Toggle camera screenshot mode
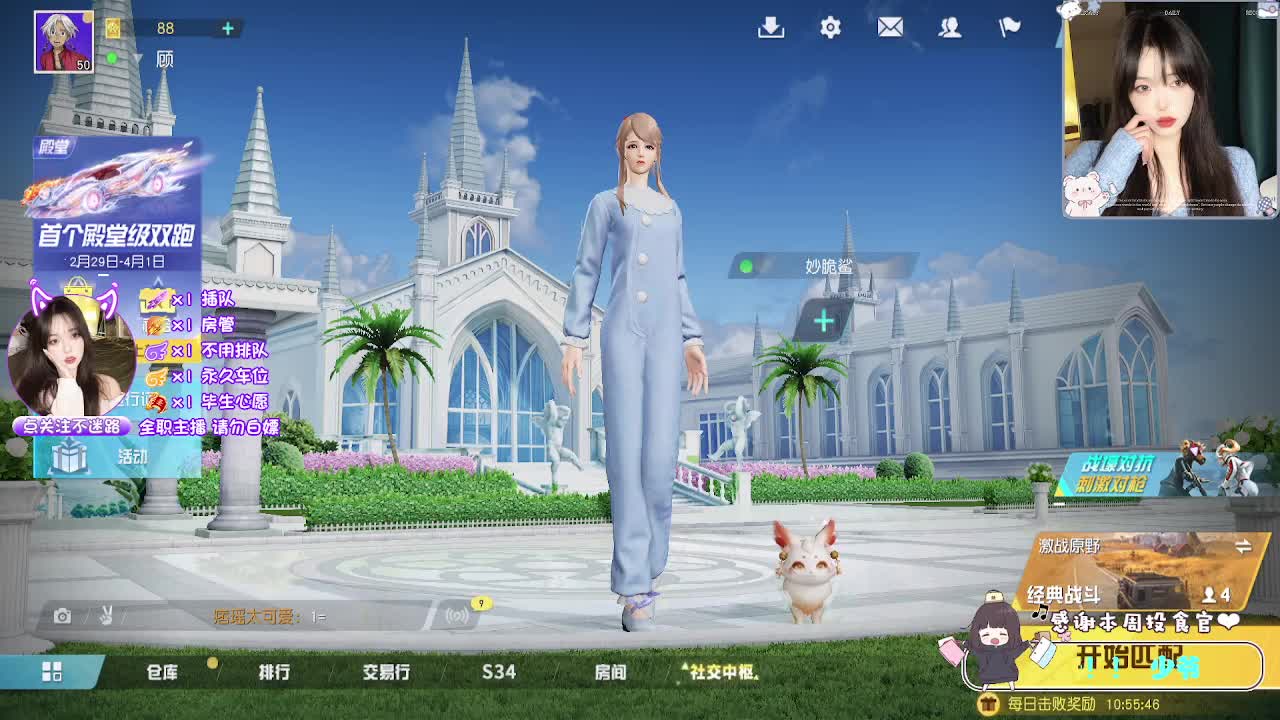Image resolution: width=1280 pixels, height=720 pixels. pyautogui.click(x=63, y=618)
